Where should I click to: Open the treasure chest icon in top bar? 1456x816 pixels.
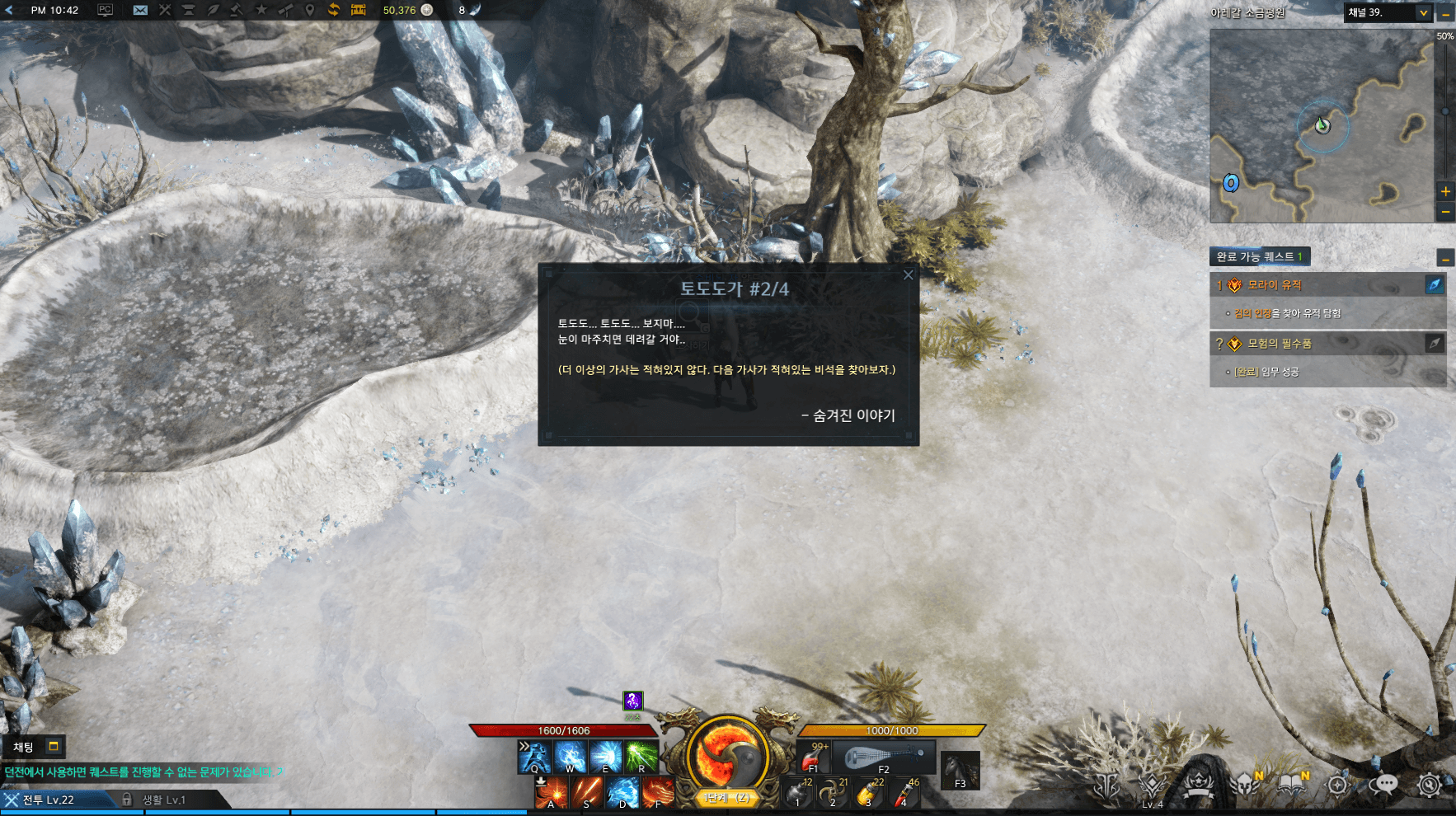[x=358, y=10]
